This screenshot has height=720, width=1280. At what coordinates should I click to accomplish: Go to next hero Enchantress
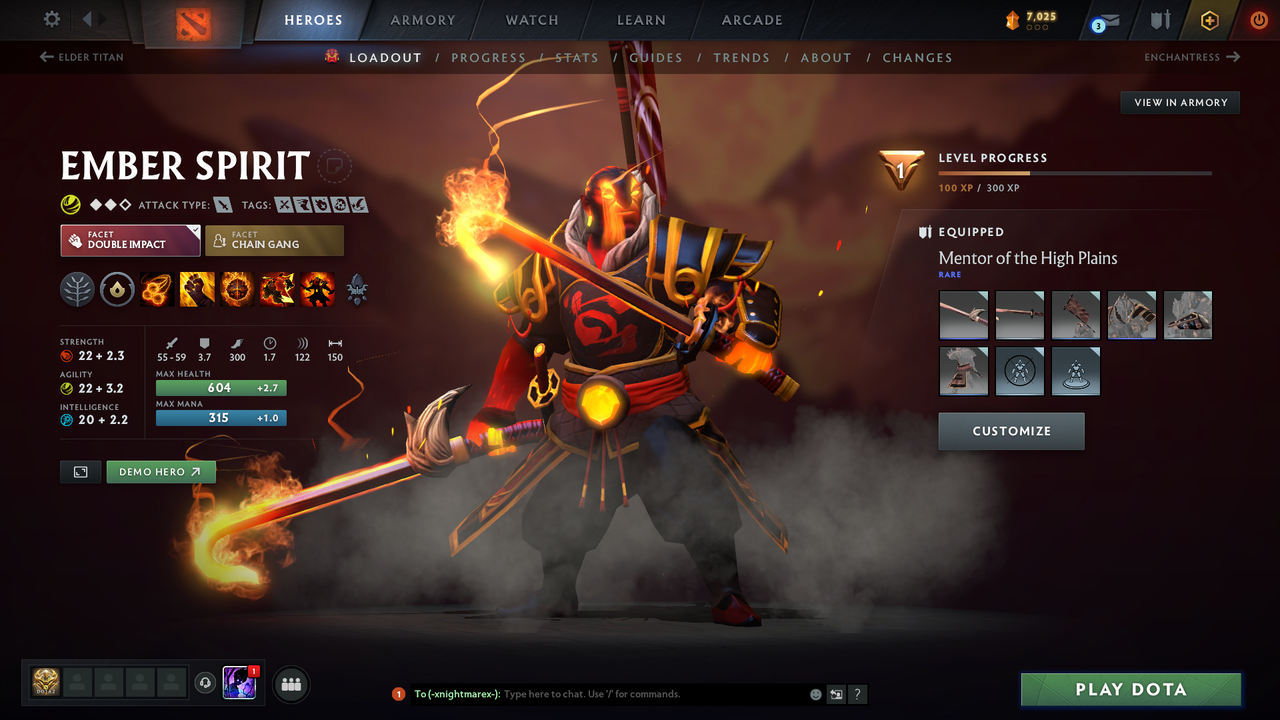click(1190, 57)
